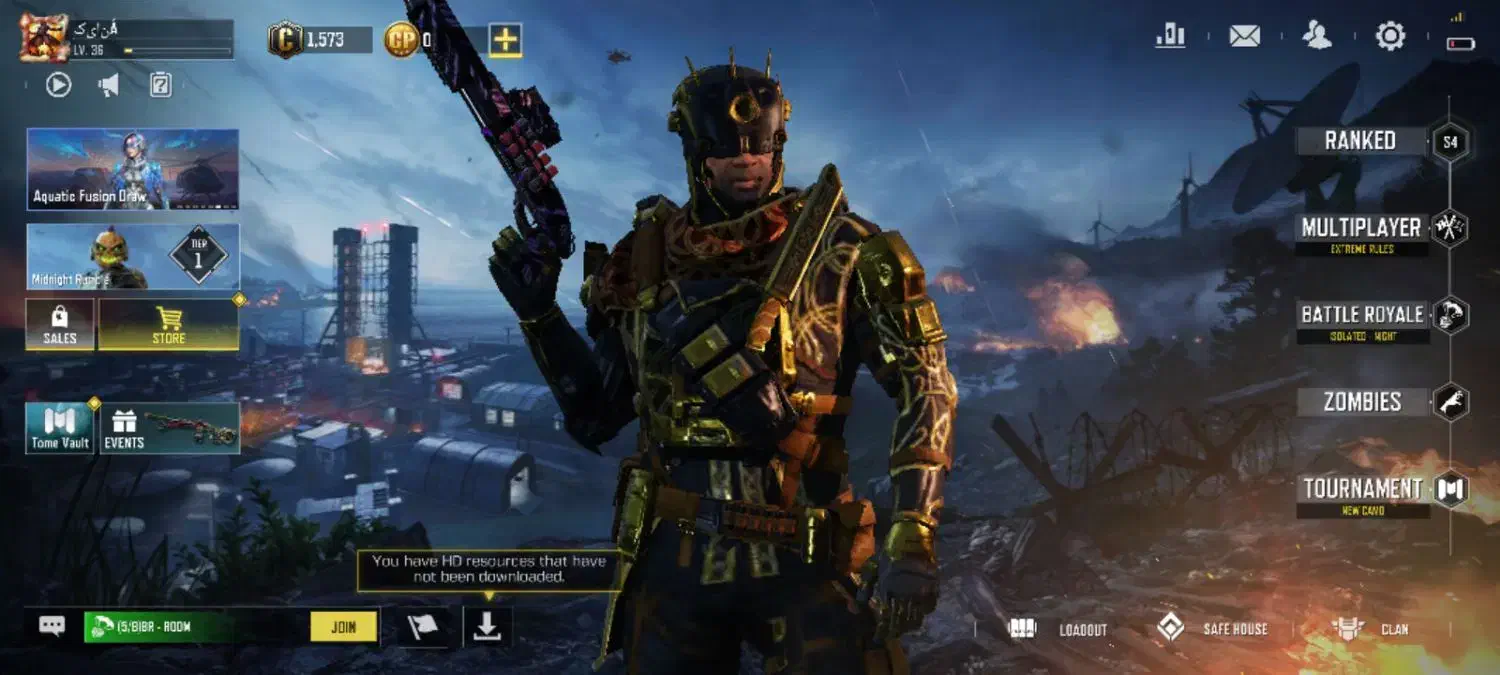Open the Tournament mode

click(x=1362, y=490)
